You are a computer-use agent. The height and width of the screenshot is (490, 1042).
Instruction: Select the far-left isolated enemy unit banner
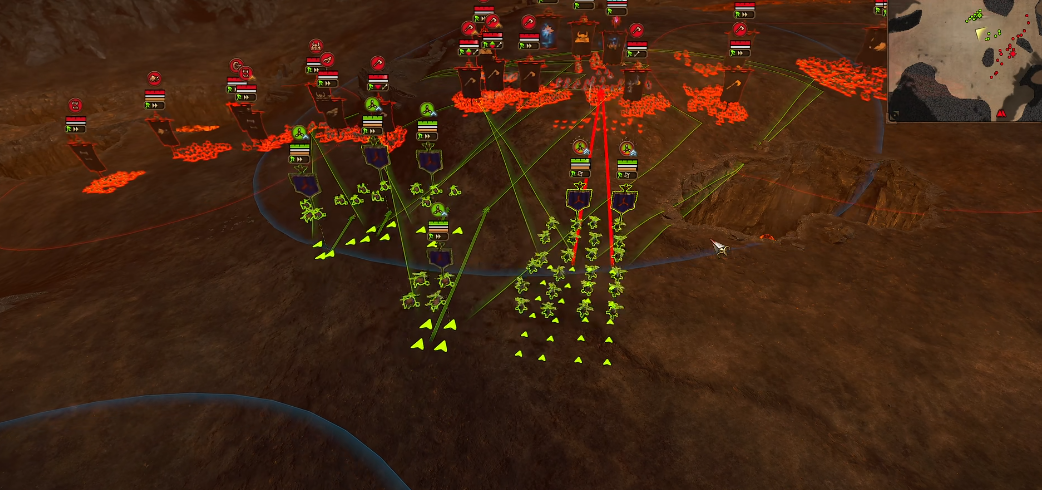(87, 154)
